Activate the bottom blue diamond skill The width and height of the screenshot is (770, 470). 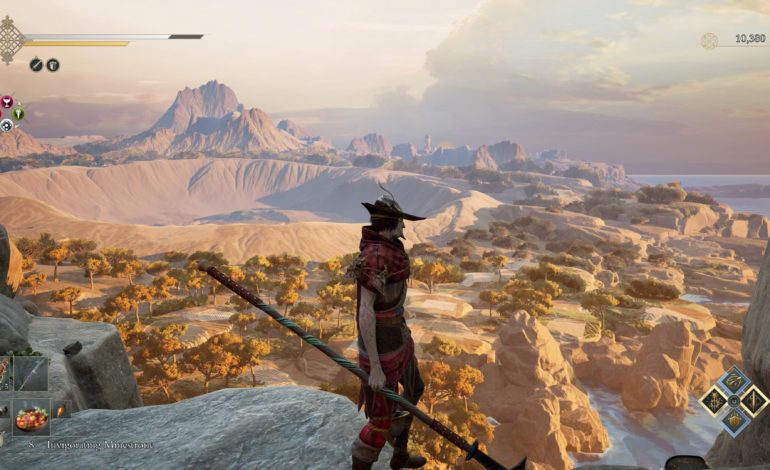coord(733,421)
